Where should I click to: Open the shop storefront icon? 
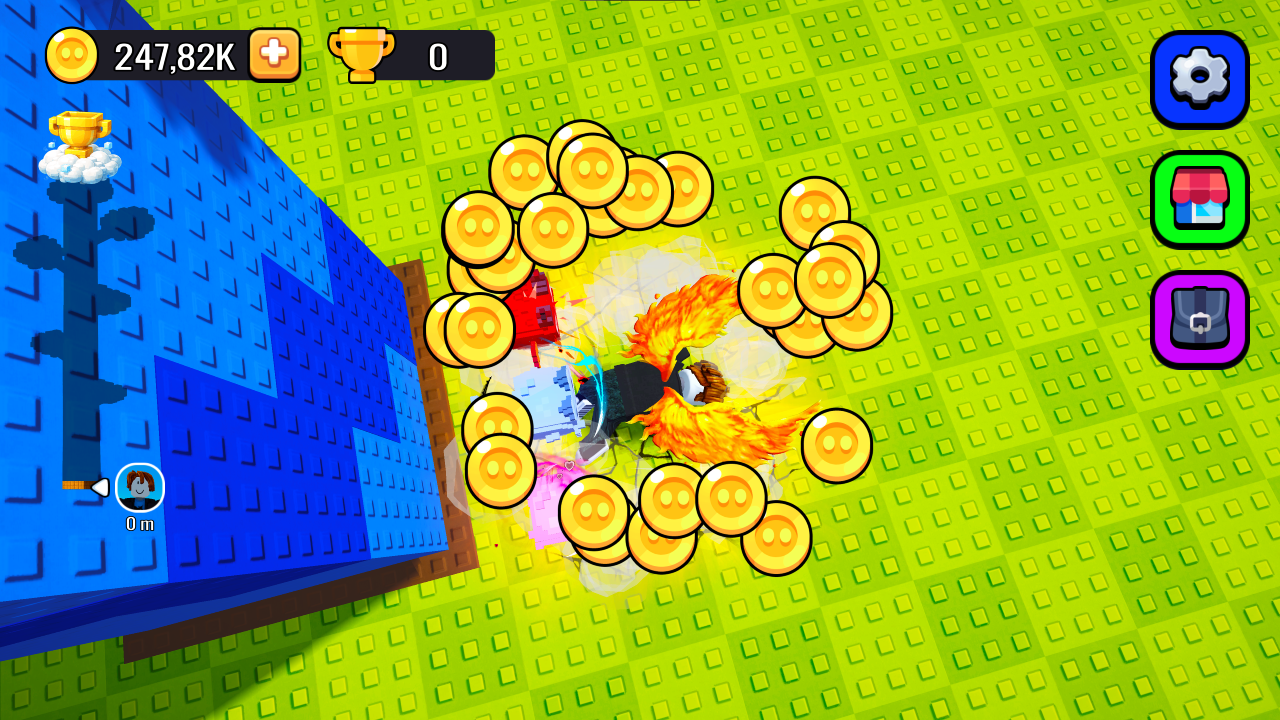click(1198, 196)
